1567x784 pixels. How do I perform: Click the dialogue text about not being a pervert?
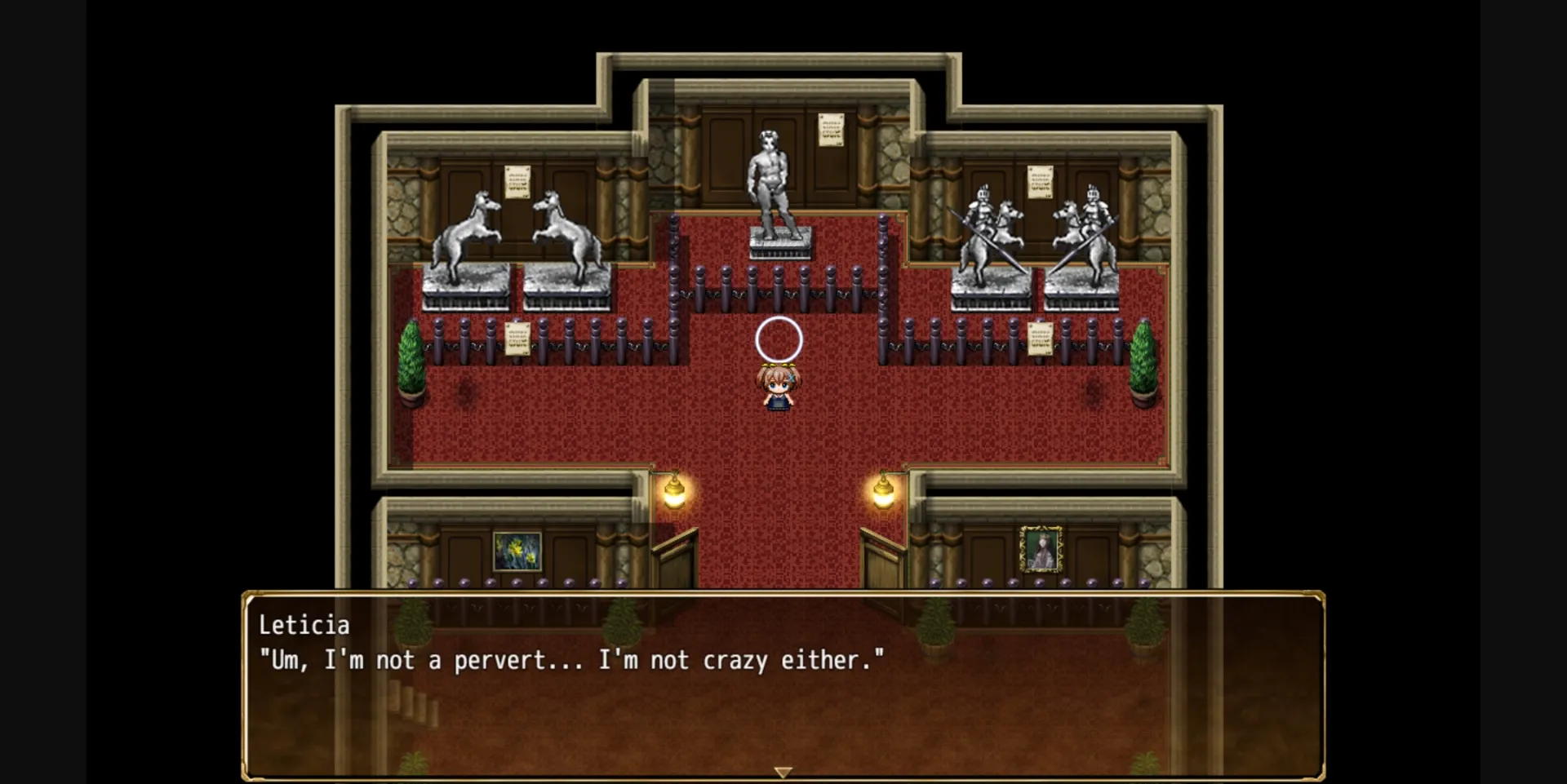tap(571, 661)
